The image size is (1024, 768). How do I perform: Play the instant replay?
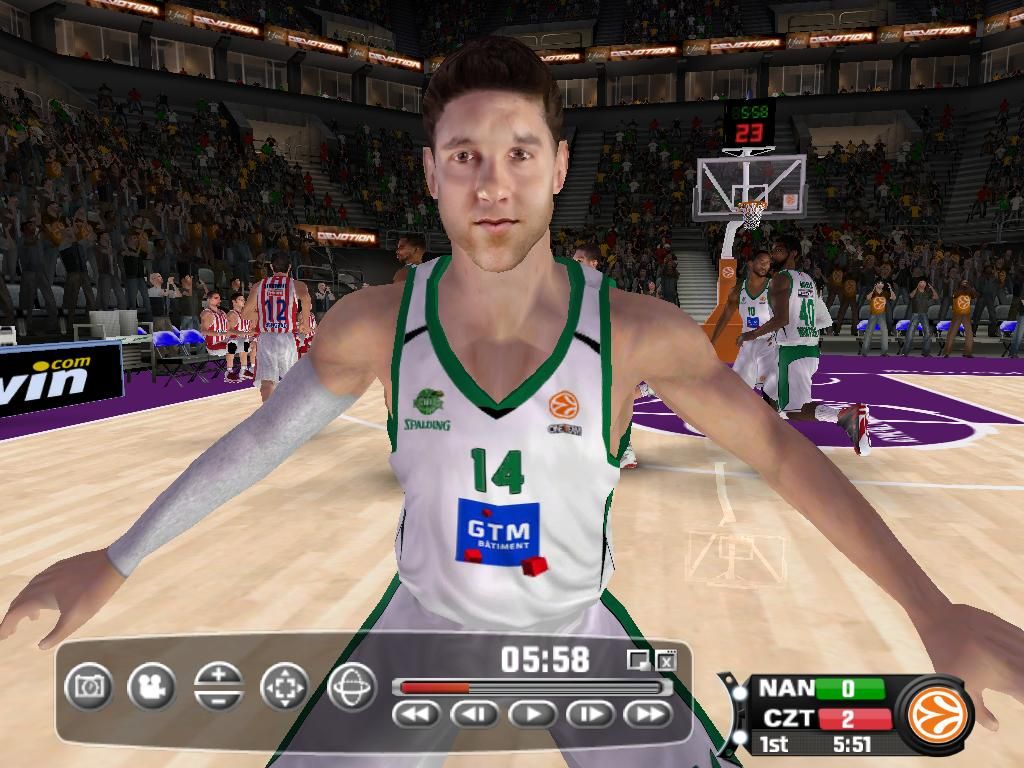[x=533, y=714]
